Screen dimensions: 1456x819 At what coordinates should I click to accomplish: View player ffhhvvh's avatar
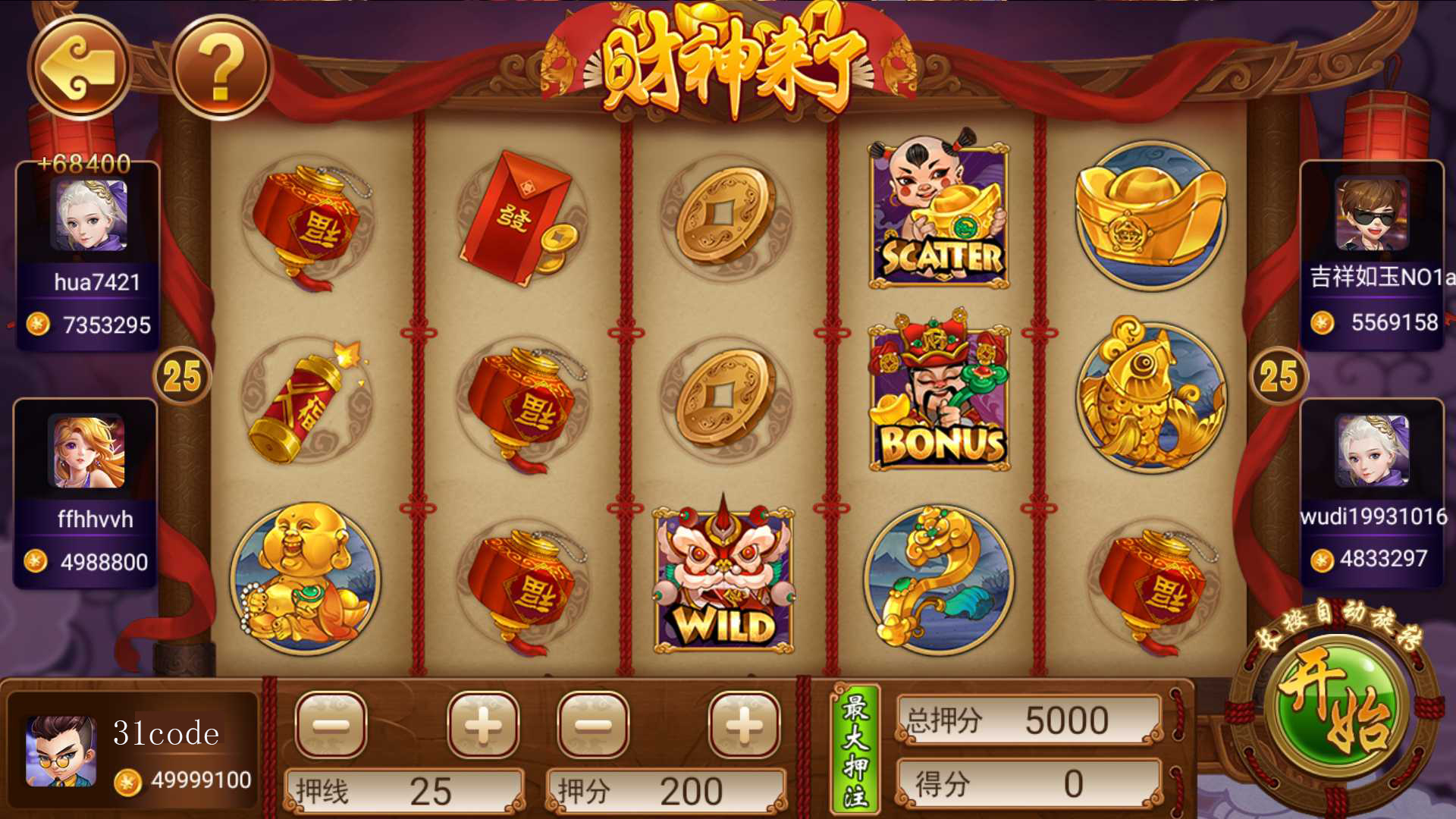pos(87,452)
